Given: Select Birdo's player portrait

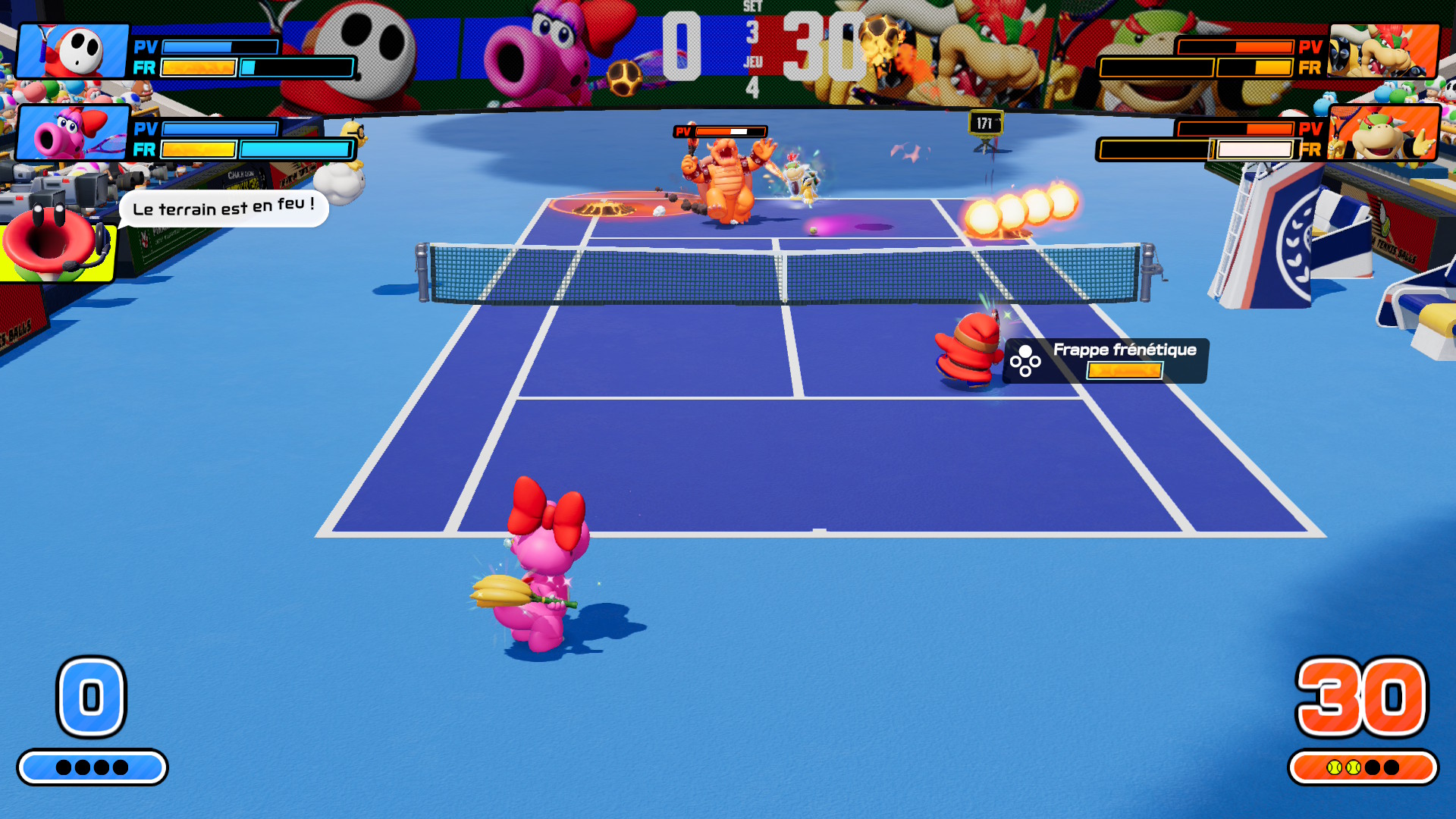Looking at the screenshot, I should 74,133.
